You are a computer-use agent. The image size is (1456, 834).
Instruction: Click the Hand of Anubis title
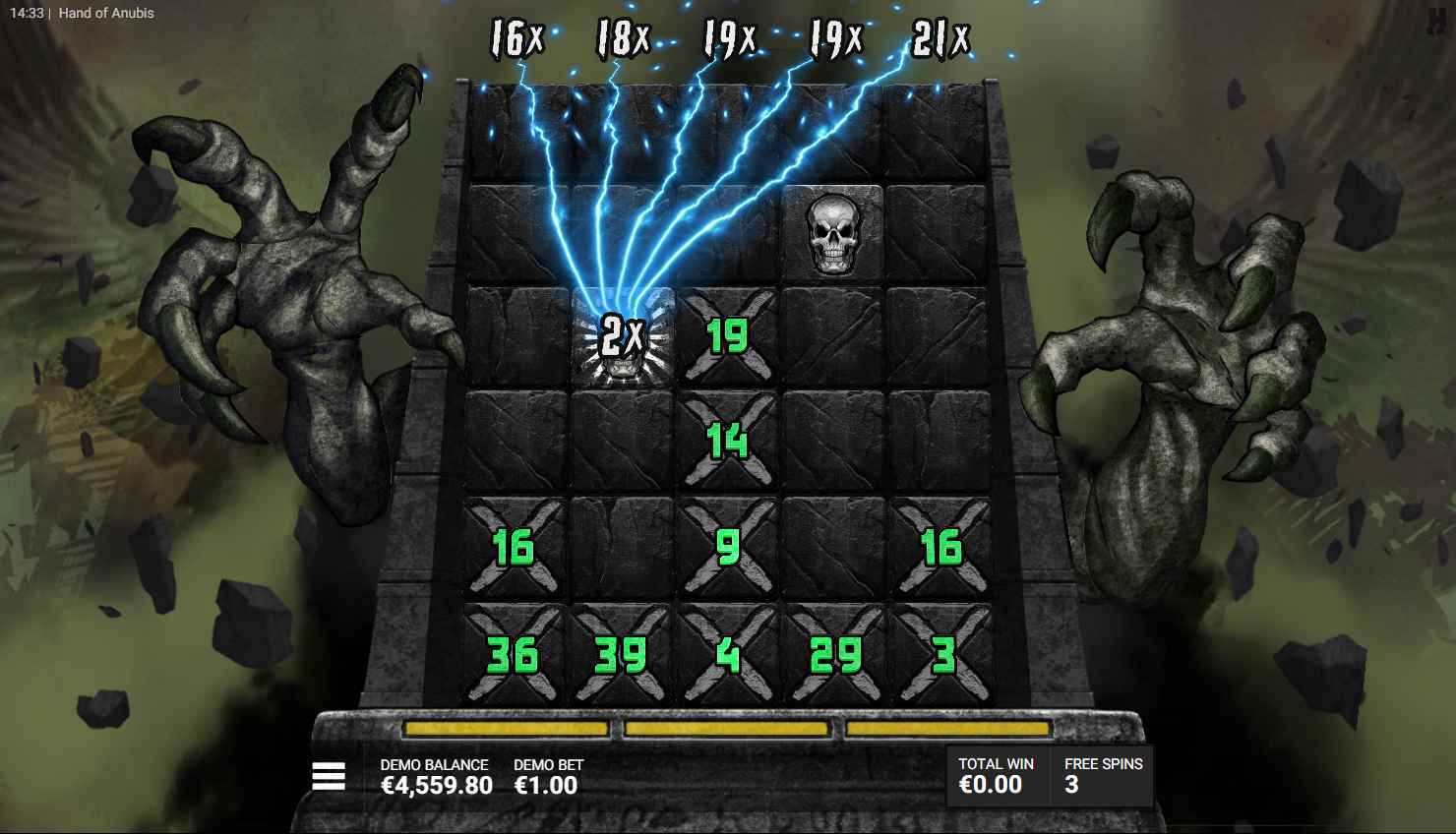click(106, 13)
